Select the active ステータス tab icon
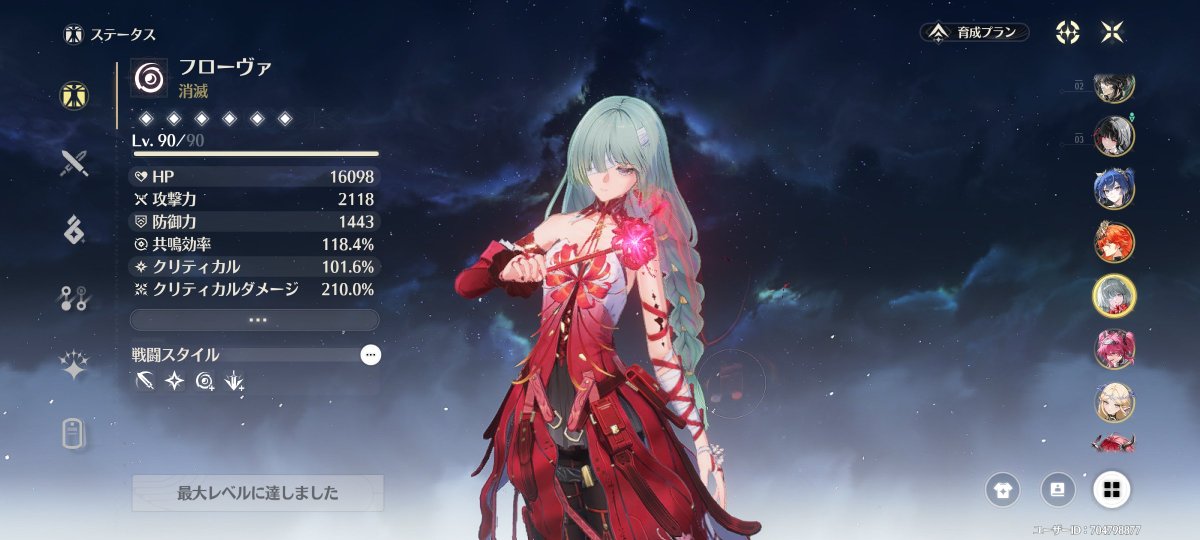1200x540 pixels. coord(74,95)
